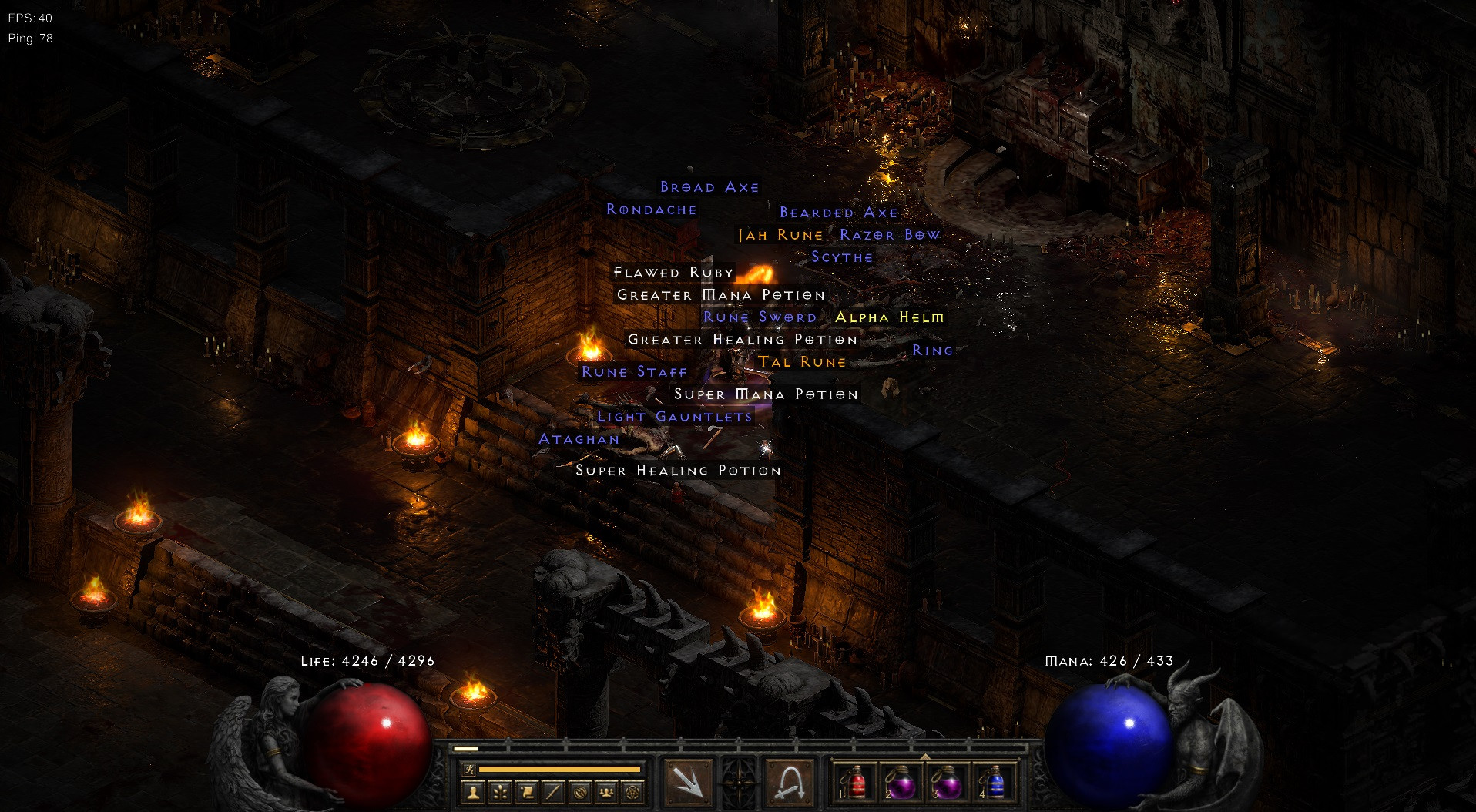Screen dimensions: 1476x812
Task: Open the character screen from the mini panel
Action: pyautogui.click(x=473, y=791)
